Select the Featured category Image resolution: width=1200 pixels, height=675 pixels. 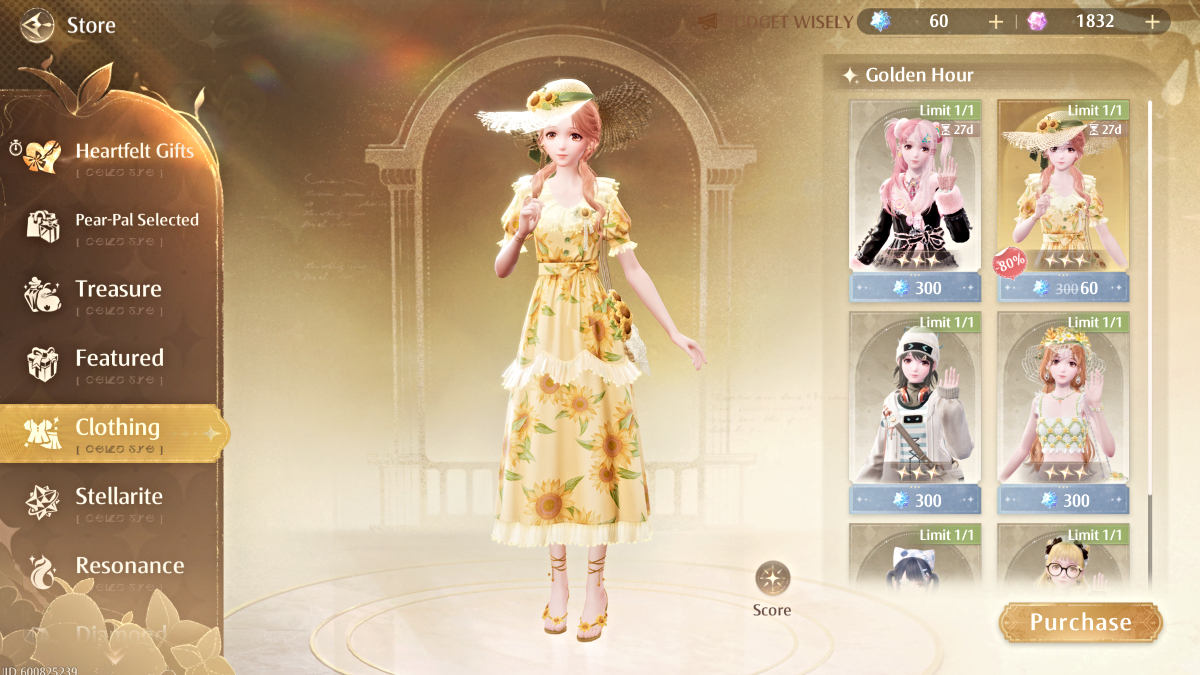(x=119, y=359)
